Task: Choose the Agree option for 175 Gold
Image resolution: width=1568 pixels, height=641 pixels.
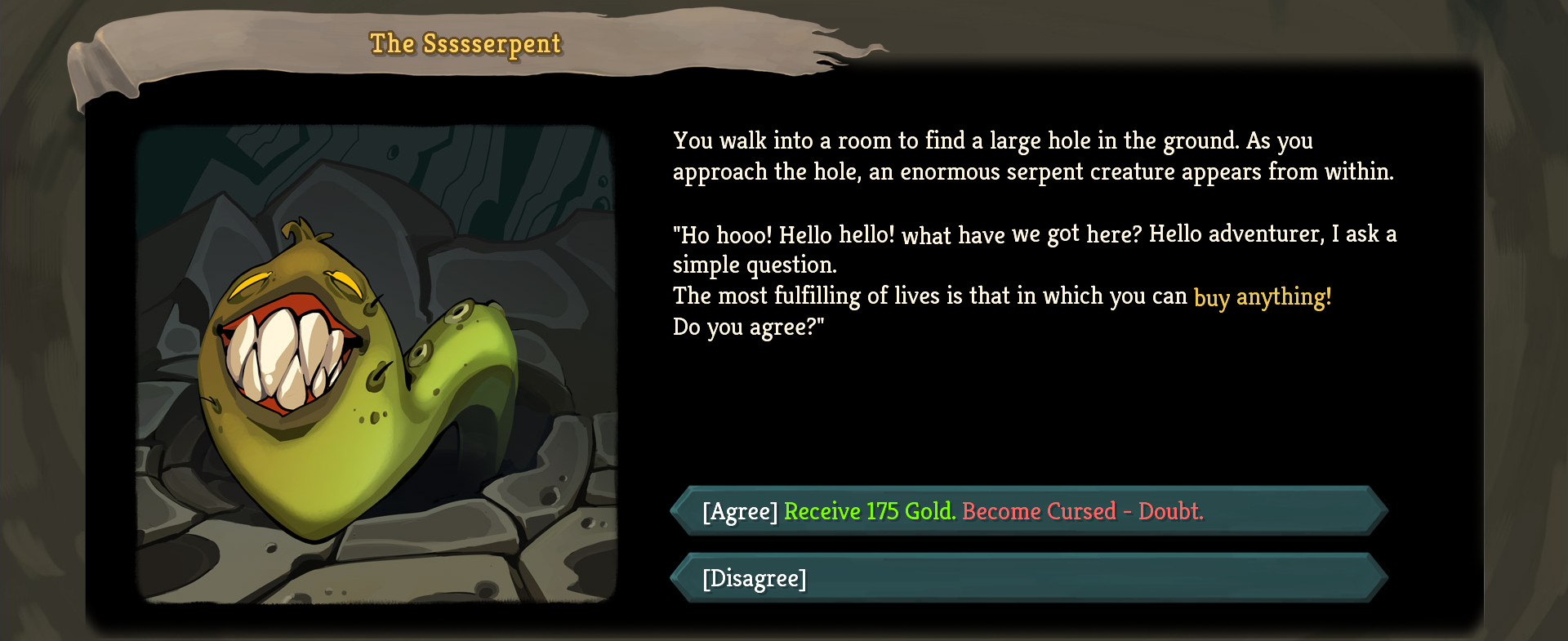Action: tap(1029, 511)
